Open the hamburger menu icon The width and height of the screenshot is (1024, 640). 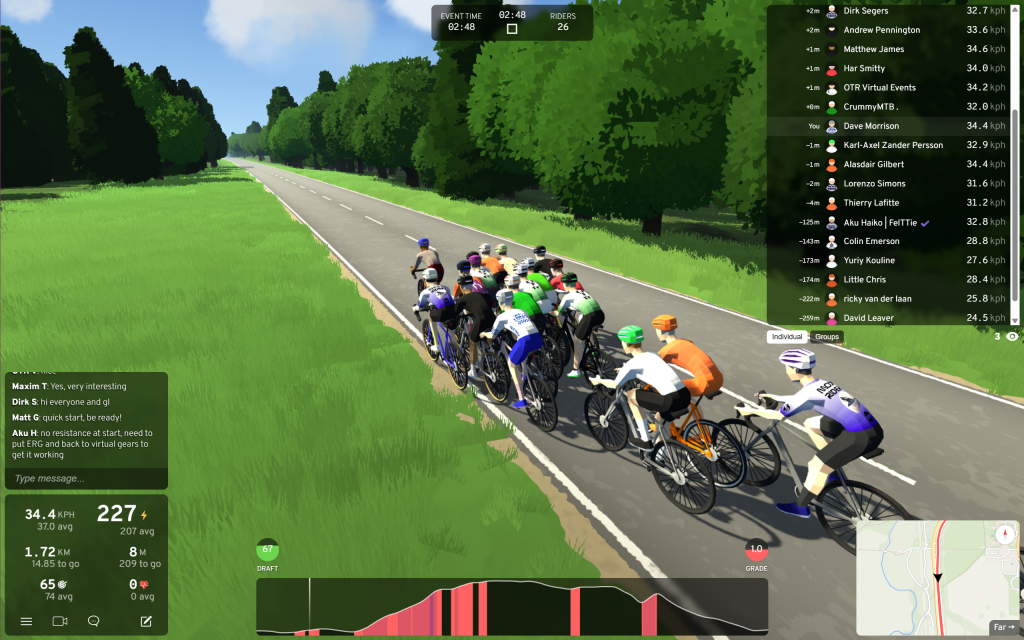(26, 621)
